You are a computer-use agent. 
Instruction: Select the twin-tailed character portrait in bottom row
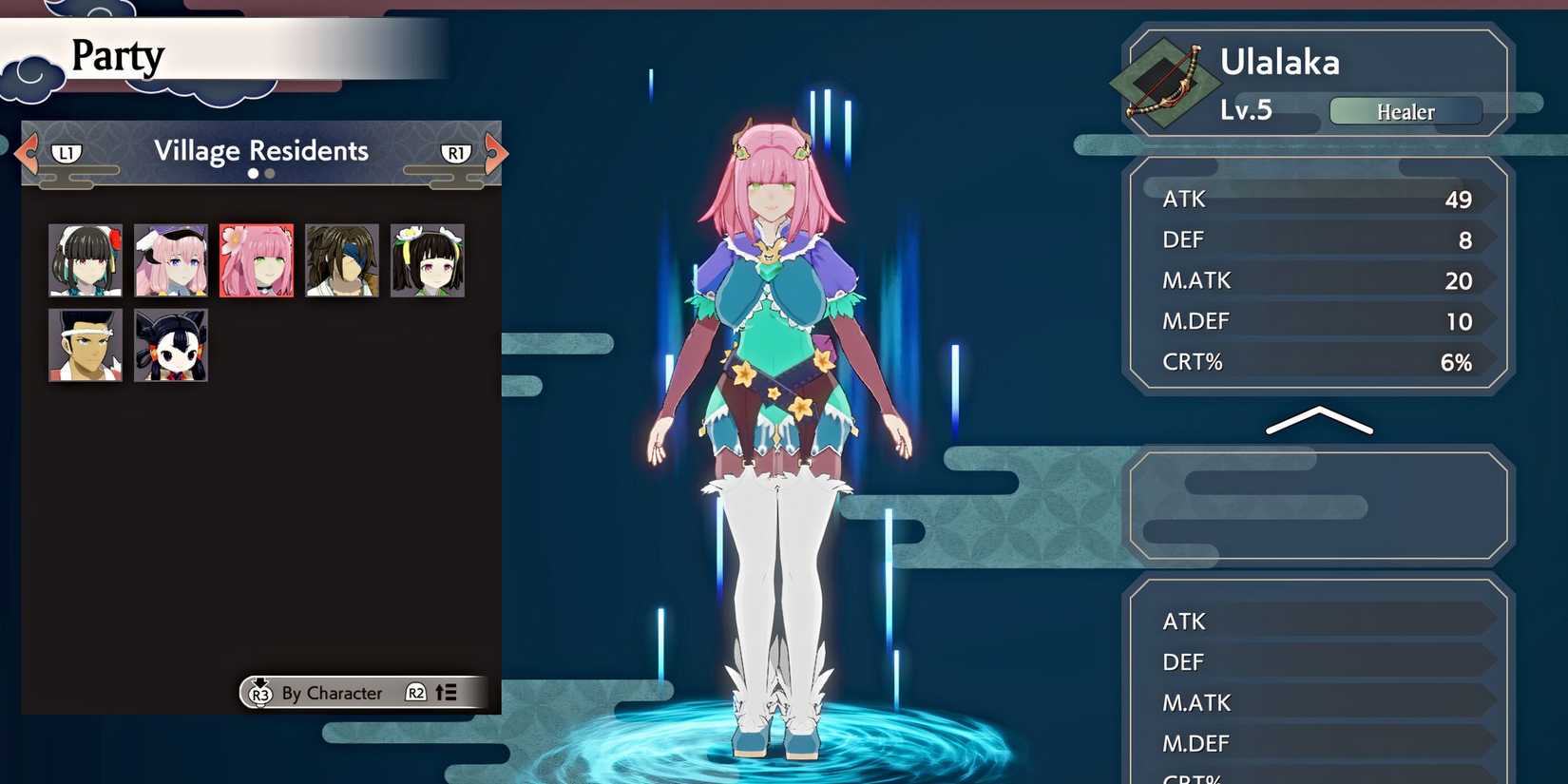pos(171,345)
